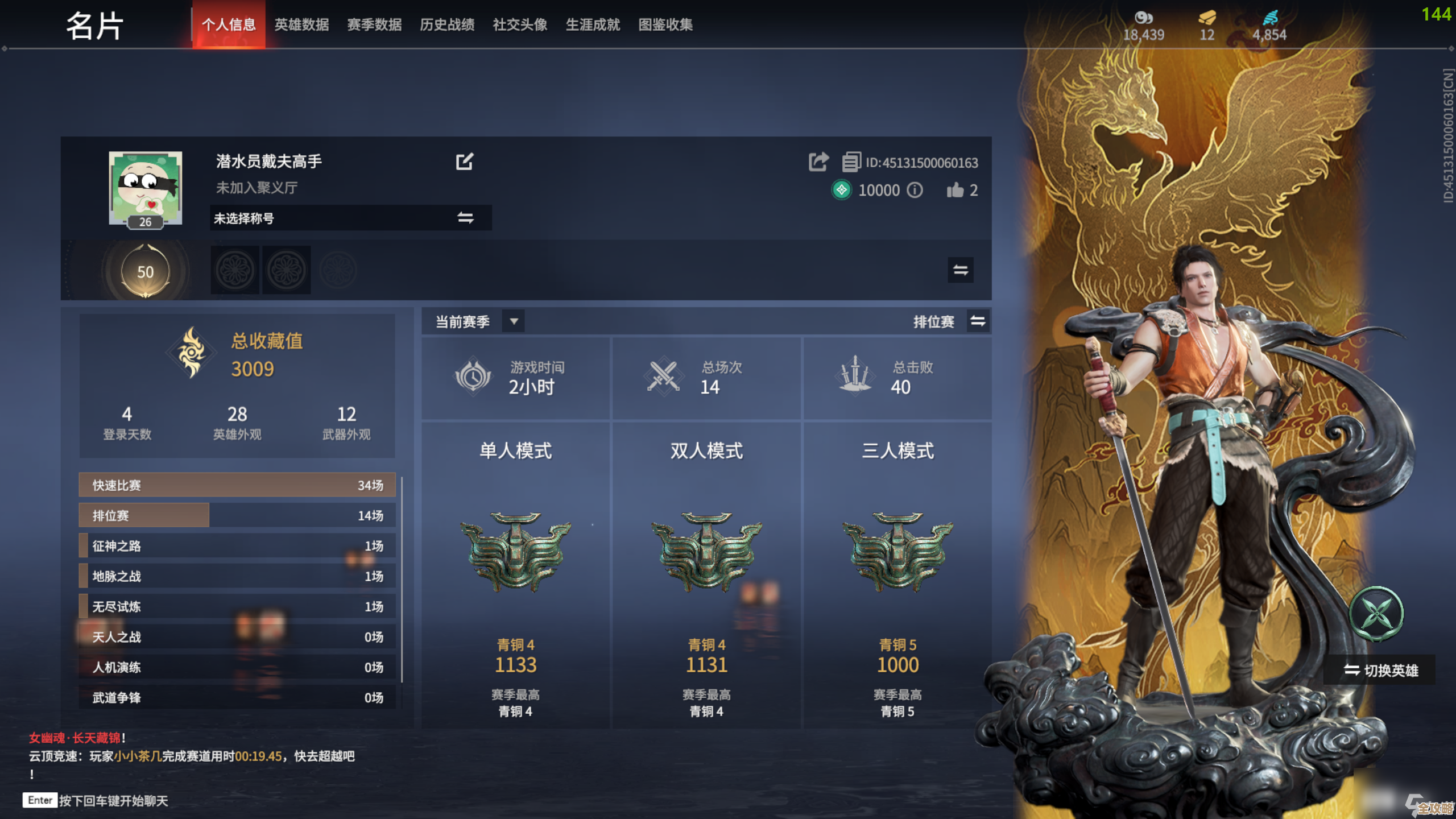Toggle the 排位赛 stats switcher
The width and height of the screenshot is (1456, 819).
978,321
